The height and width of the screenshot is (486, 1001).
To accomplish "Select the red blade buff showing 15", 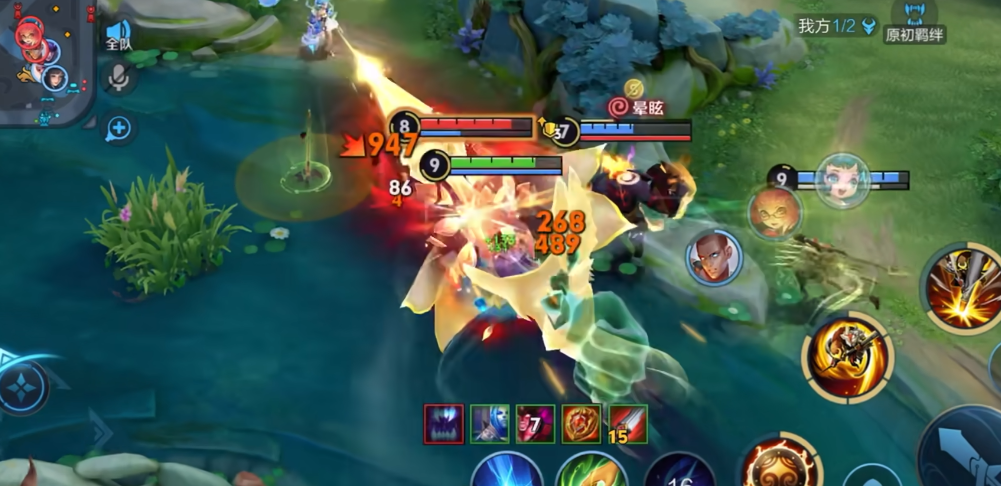I will (628, 424).
